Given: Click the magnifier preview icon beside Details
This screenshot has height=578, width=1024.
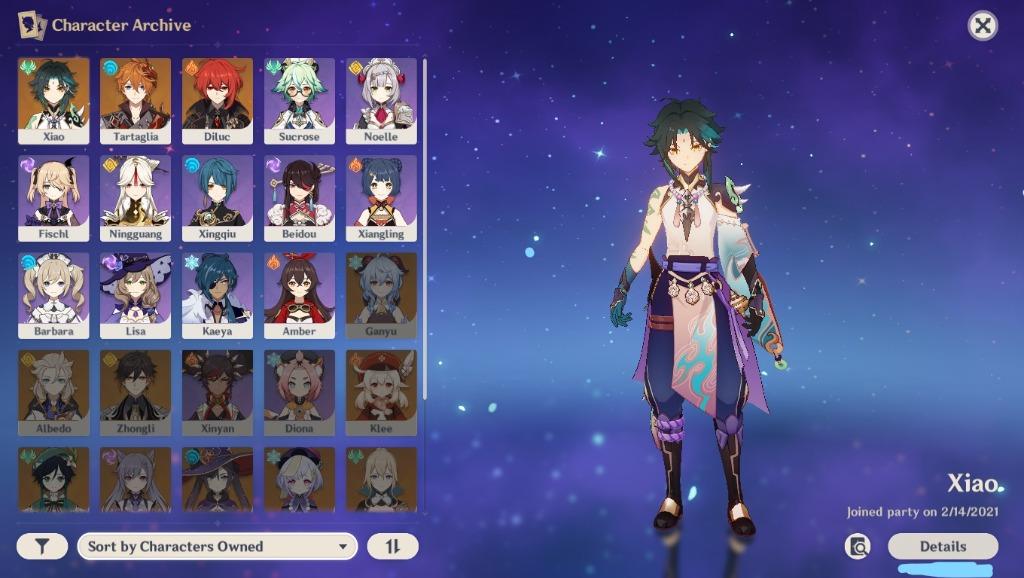Looking at the screenshot, I should (x=857, y=546).
